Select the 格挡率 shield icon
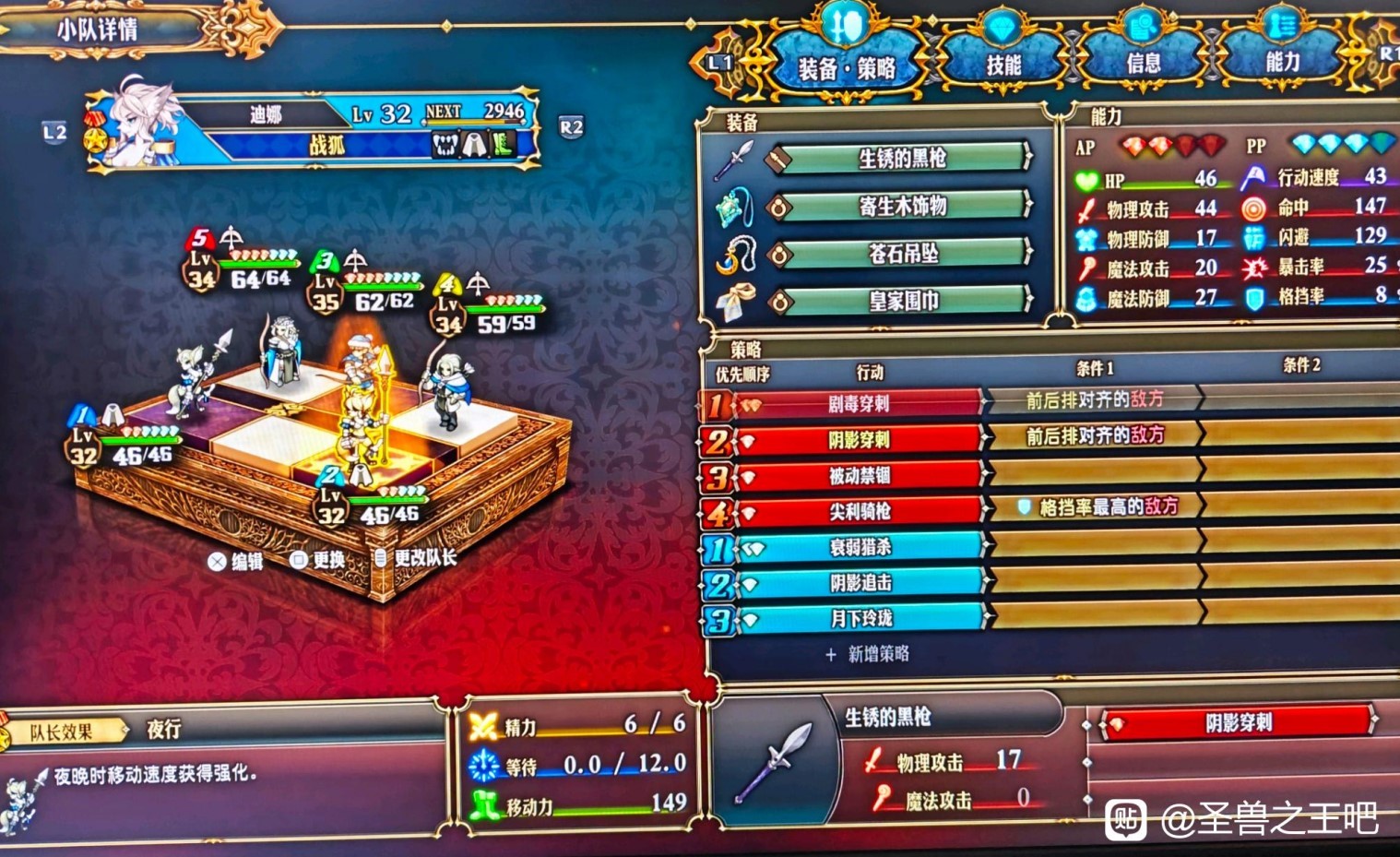Viewport: 1400px width, 857px height. point(1252,297)
